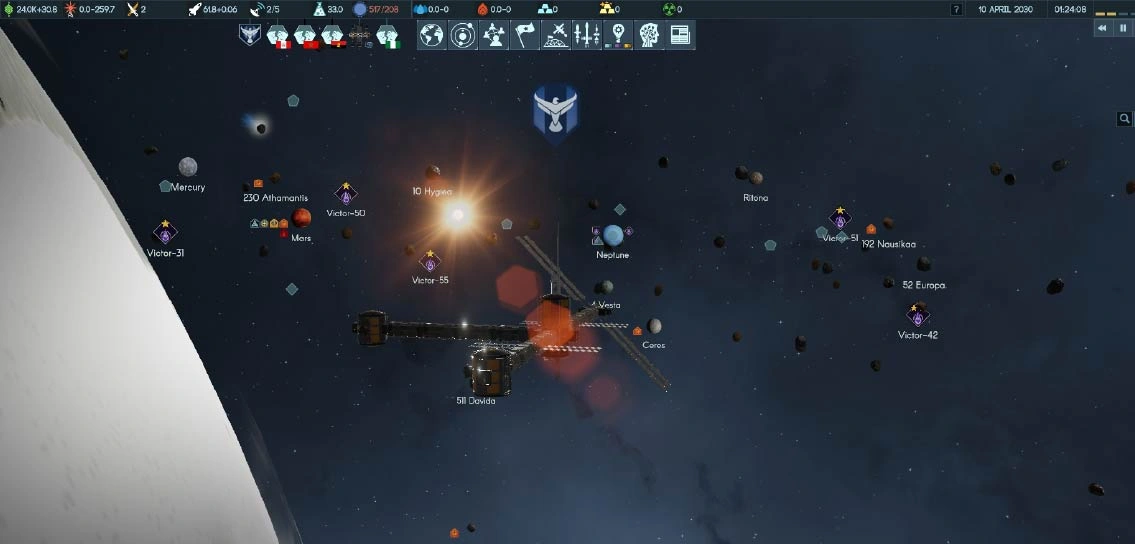Open the habitat dome and ship panel

tap(555, 35)
